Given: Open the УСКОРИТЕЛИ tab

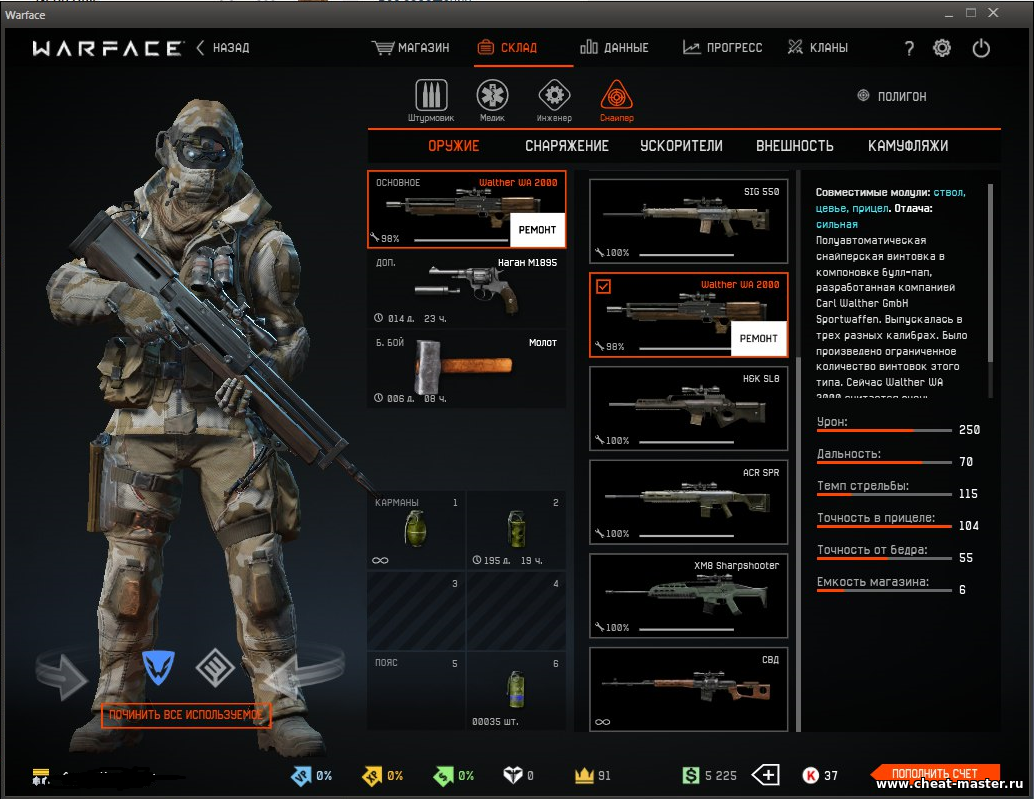Looking at the screenshot, I should (681, 146).
